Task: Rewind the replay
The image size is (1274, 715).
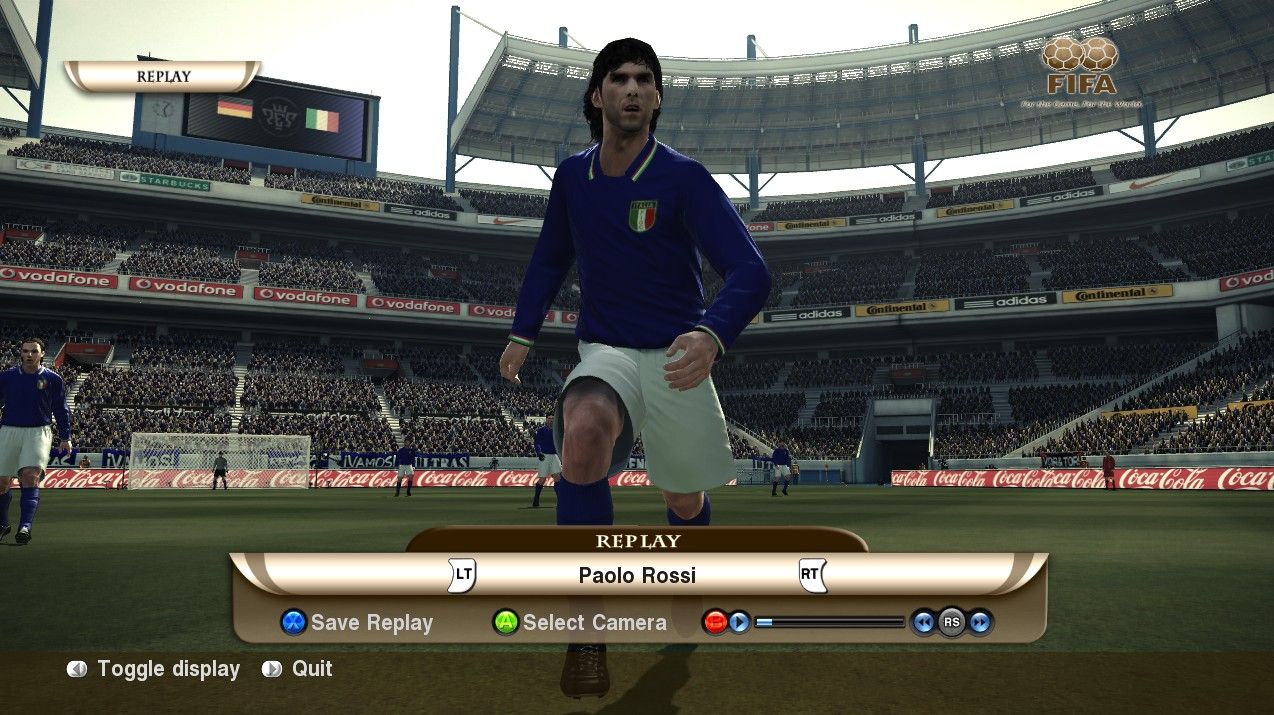Action: coord(924,622)
